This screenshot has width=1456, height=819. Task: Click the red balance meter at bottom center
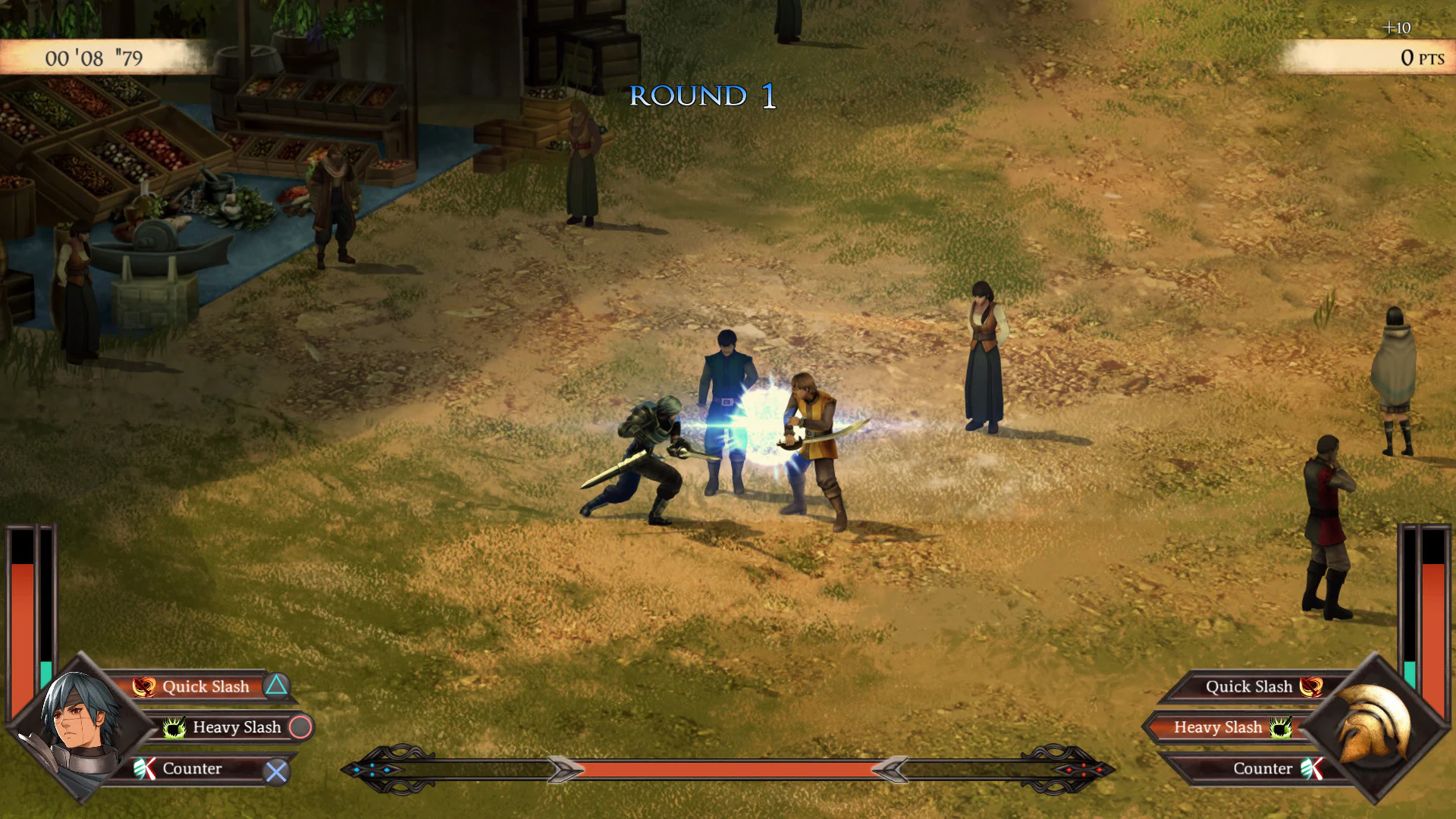point(728,768)
